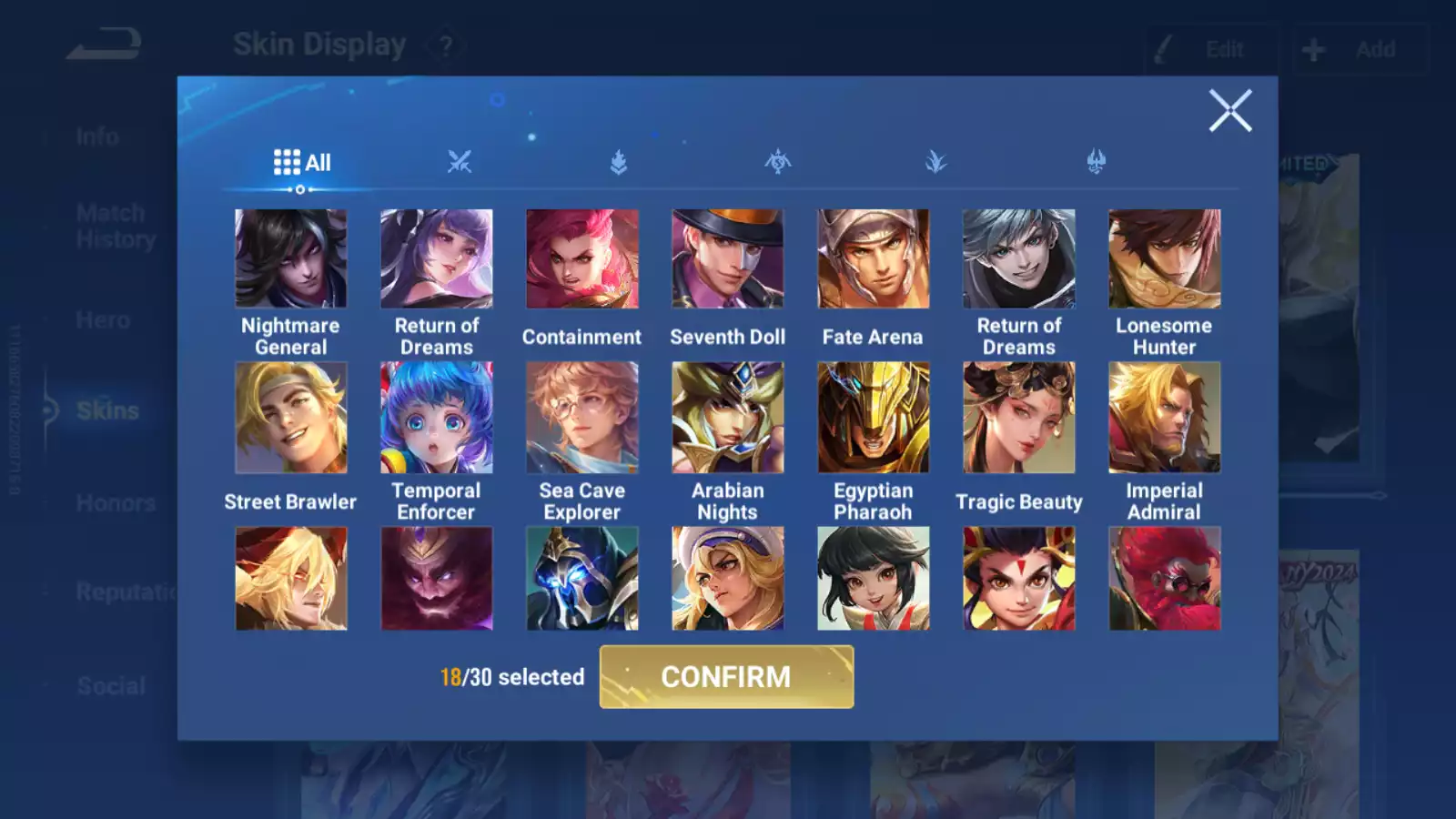Select the Imperial Admiral skin

pos(1165,418)
